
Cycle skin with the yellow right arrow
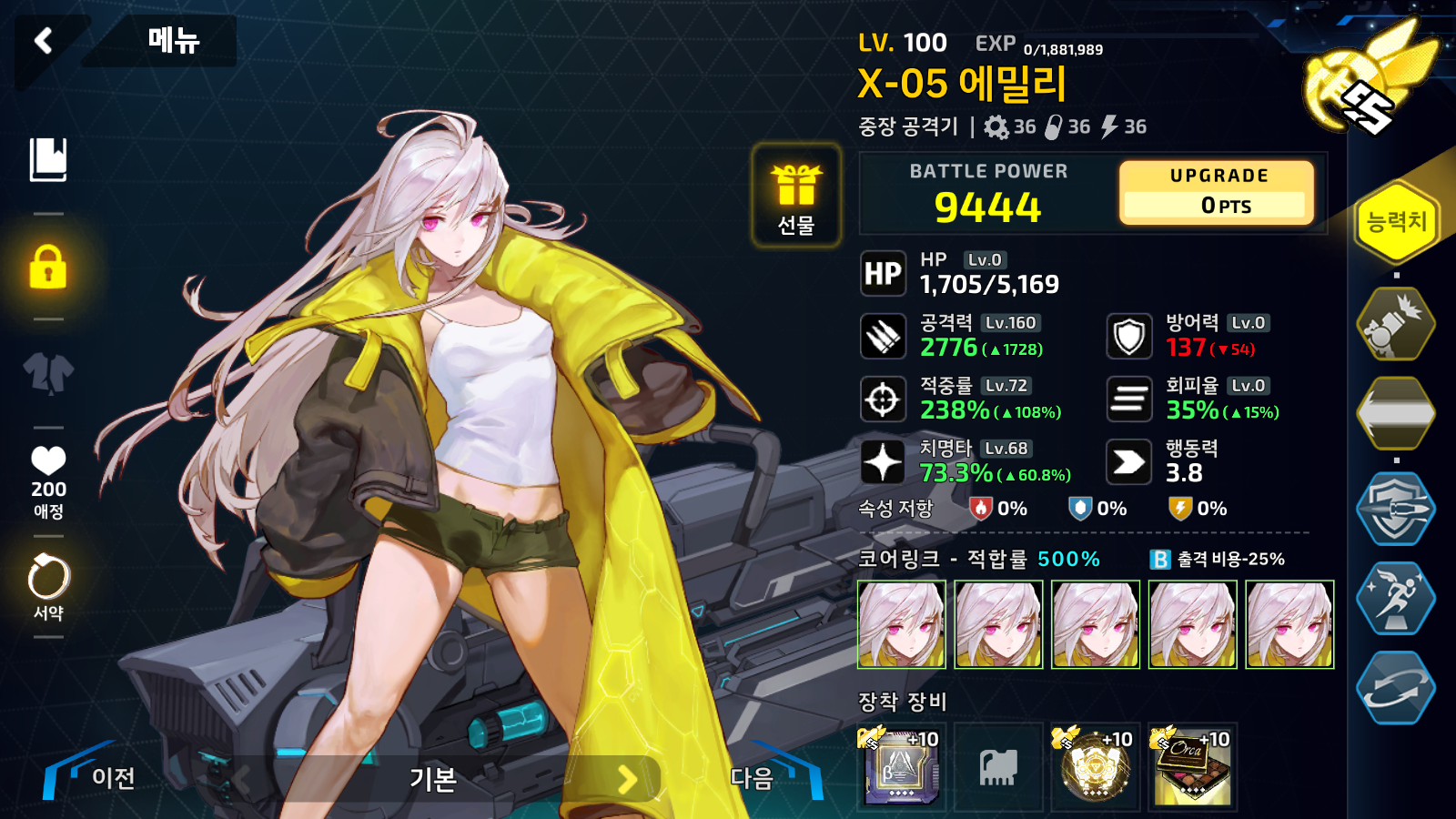pyautogui.click(x=627, y=779)
